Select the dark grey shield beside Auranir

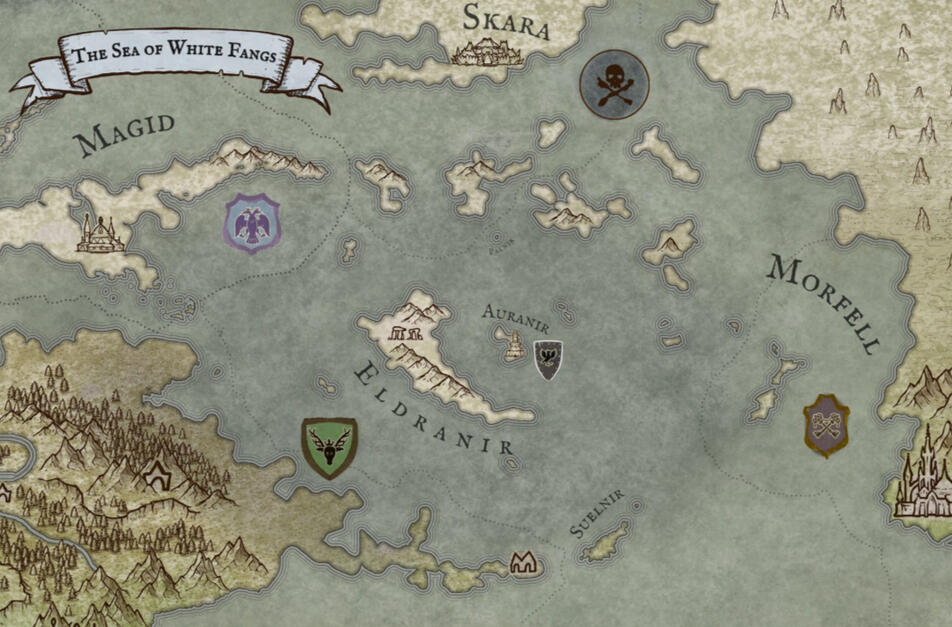547,359
